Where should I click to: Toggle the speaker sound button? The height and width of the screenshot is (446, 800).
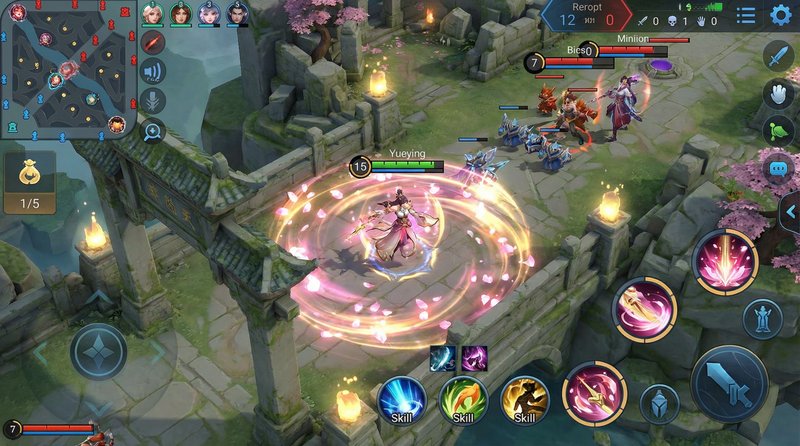(152, 71)
